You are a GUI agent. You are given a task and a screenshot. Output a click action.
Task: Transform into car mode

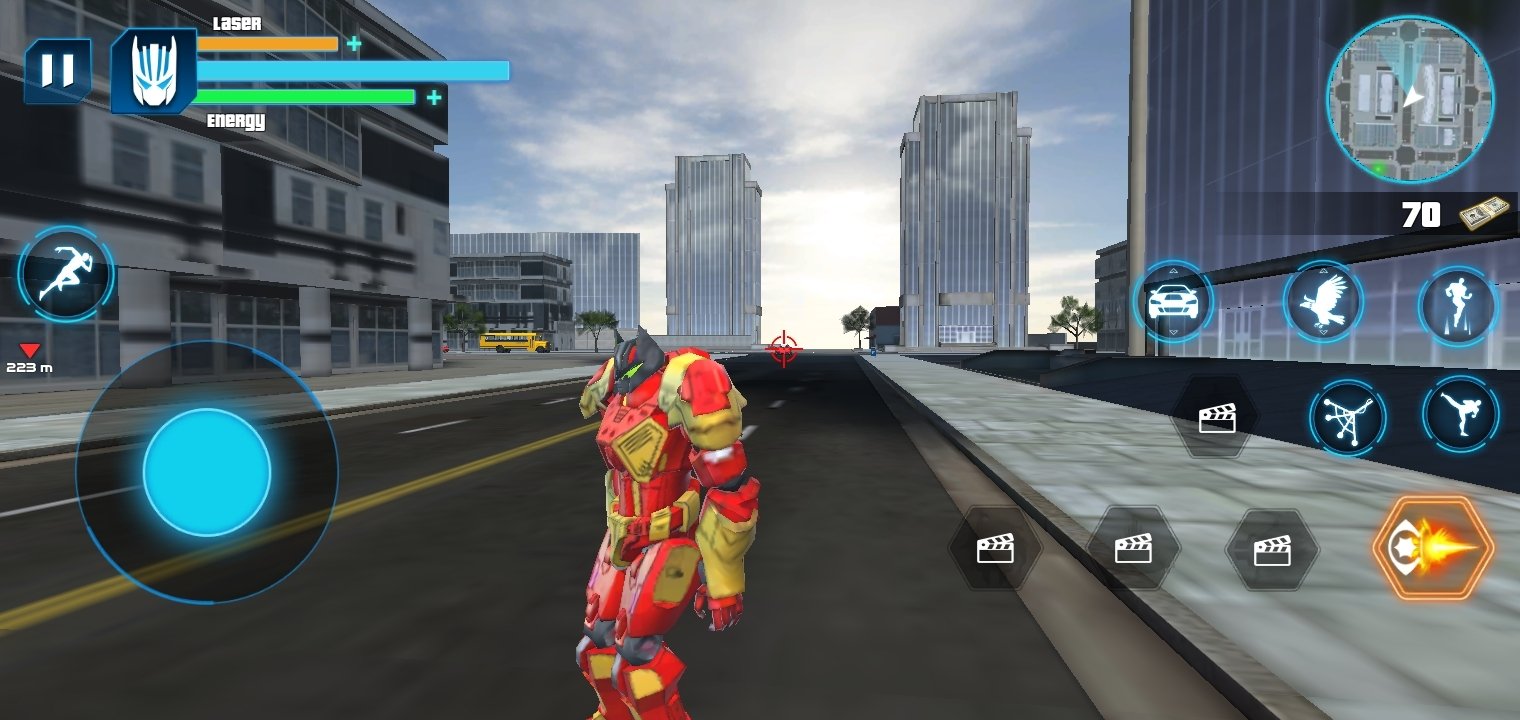click(x=1173, y=302)
